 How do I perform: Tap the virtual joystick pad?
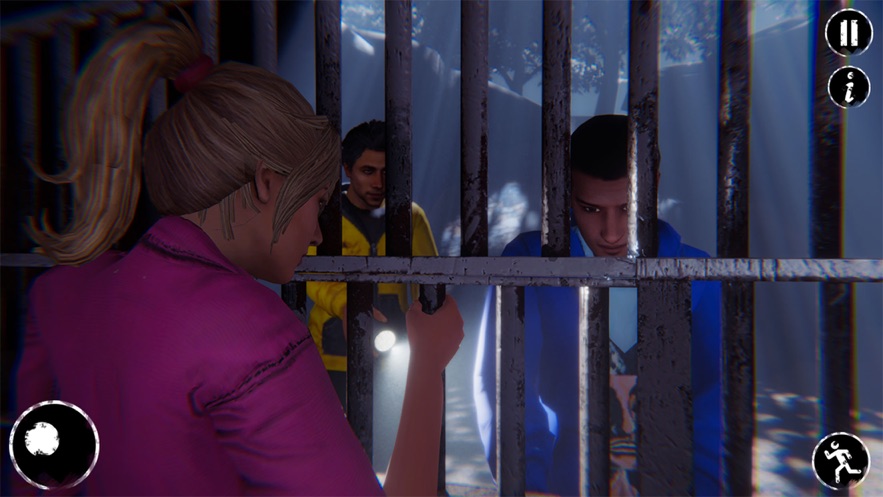[x=53, y=444]
